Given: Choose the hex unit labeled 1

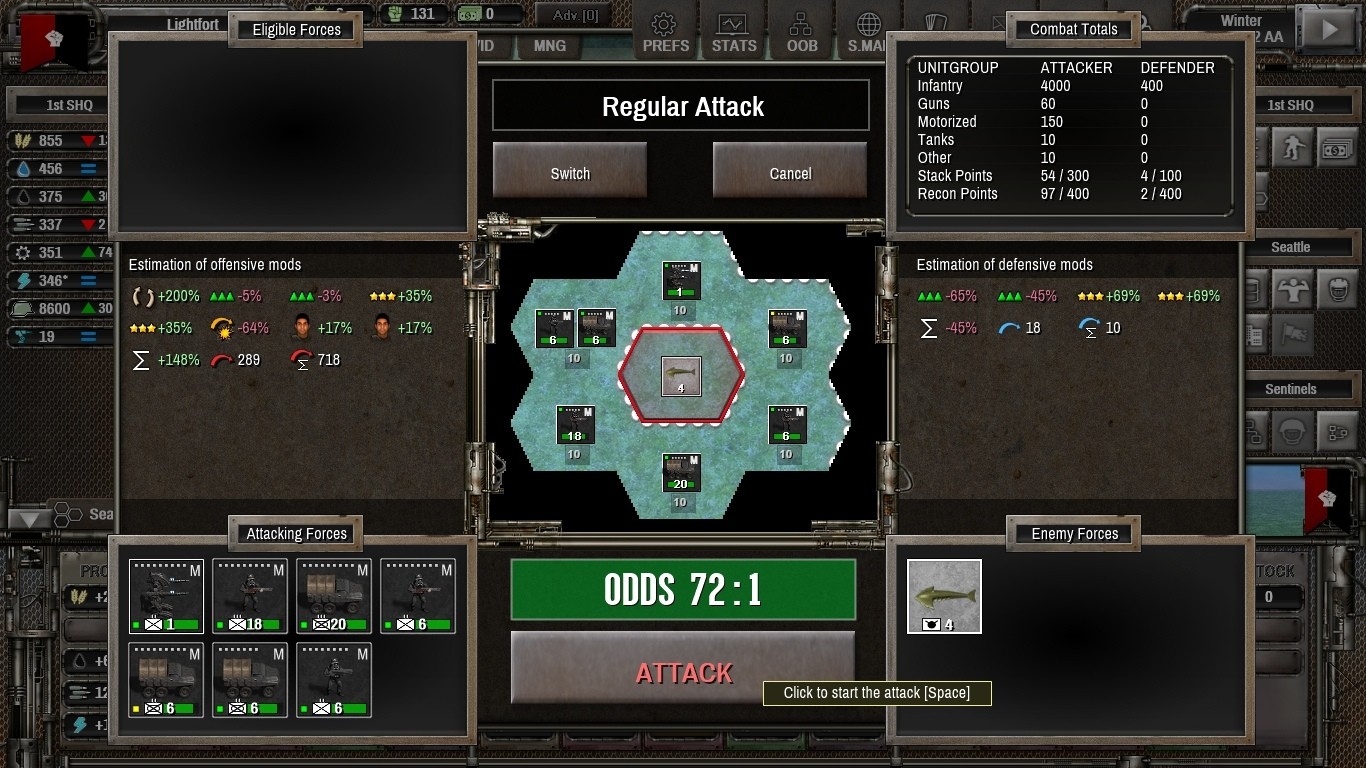Looking at the screenshot, I should (681, 281).
